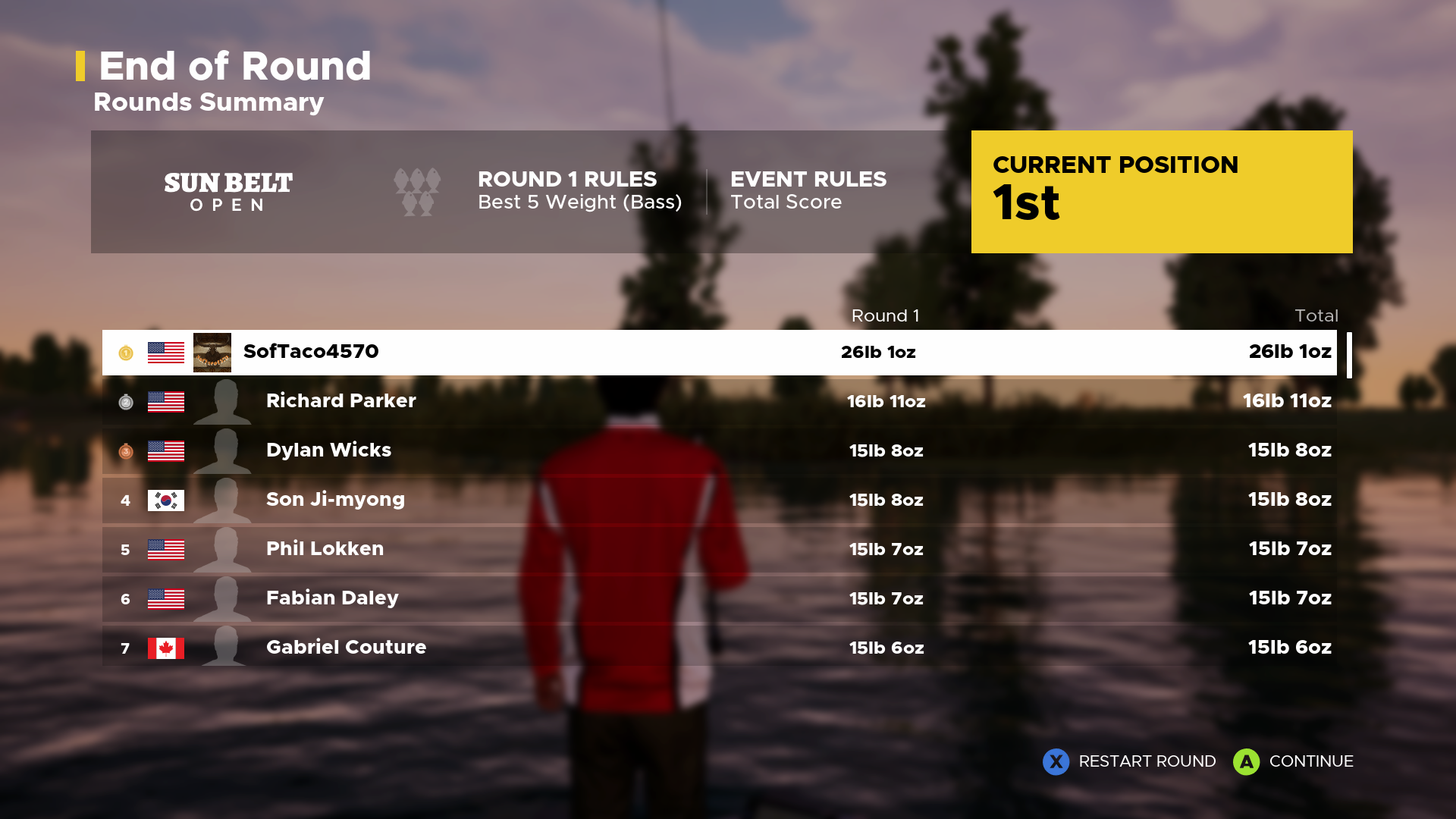Pick the Fabian Daley row
Image resolution: width=1456 pixels, height=819 pixels.
pos(719,599)
